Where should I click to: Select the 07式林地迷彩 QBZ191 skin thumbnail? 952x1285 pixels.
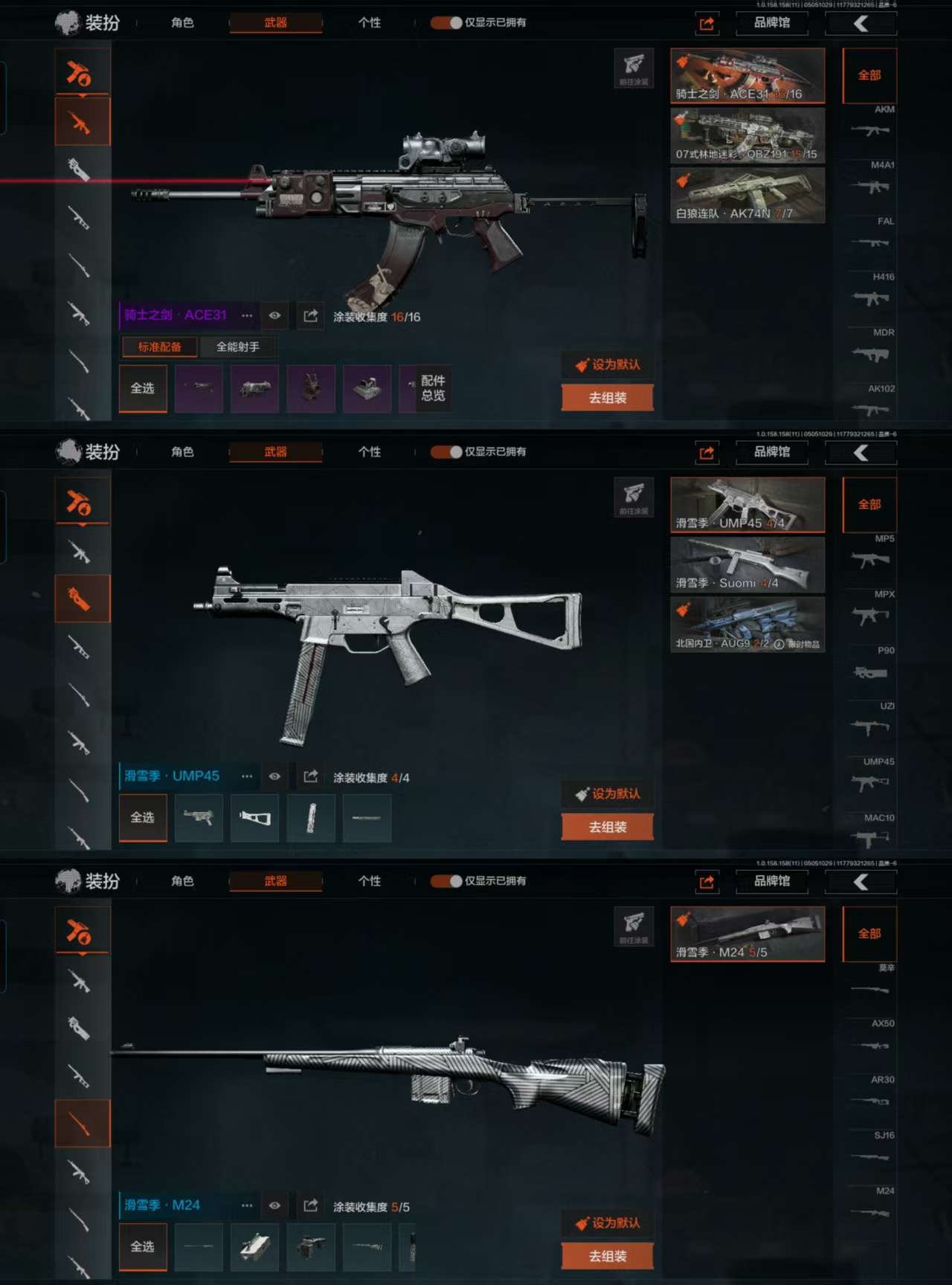(x=747, y=135)
